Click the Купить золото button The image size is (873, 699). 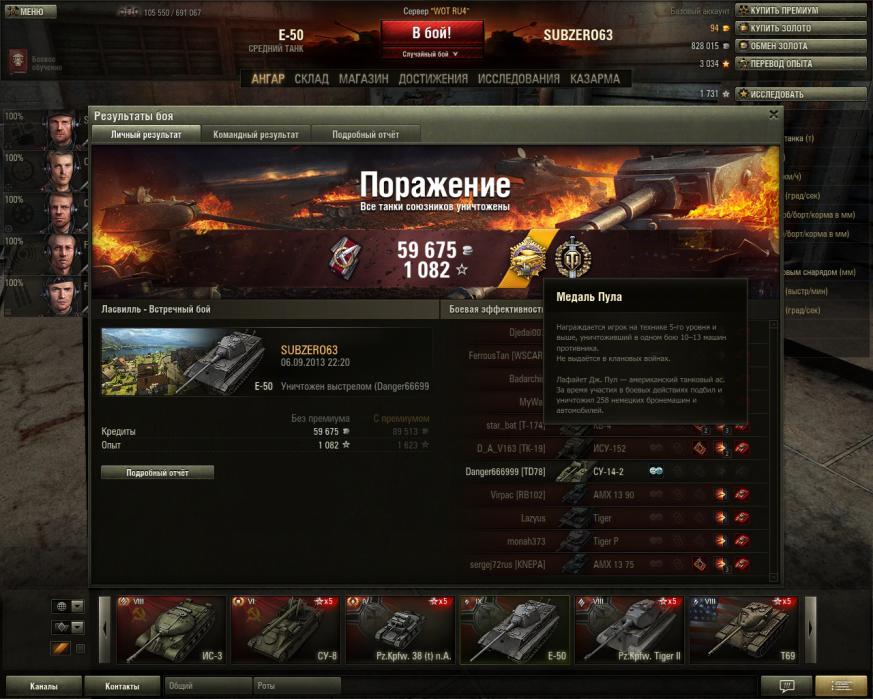(801, 28)
